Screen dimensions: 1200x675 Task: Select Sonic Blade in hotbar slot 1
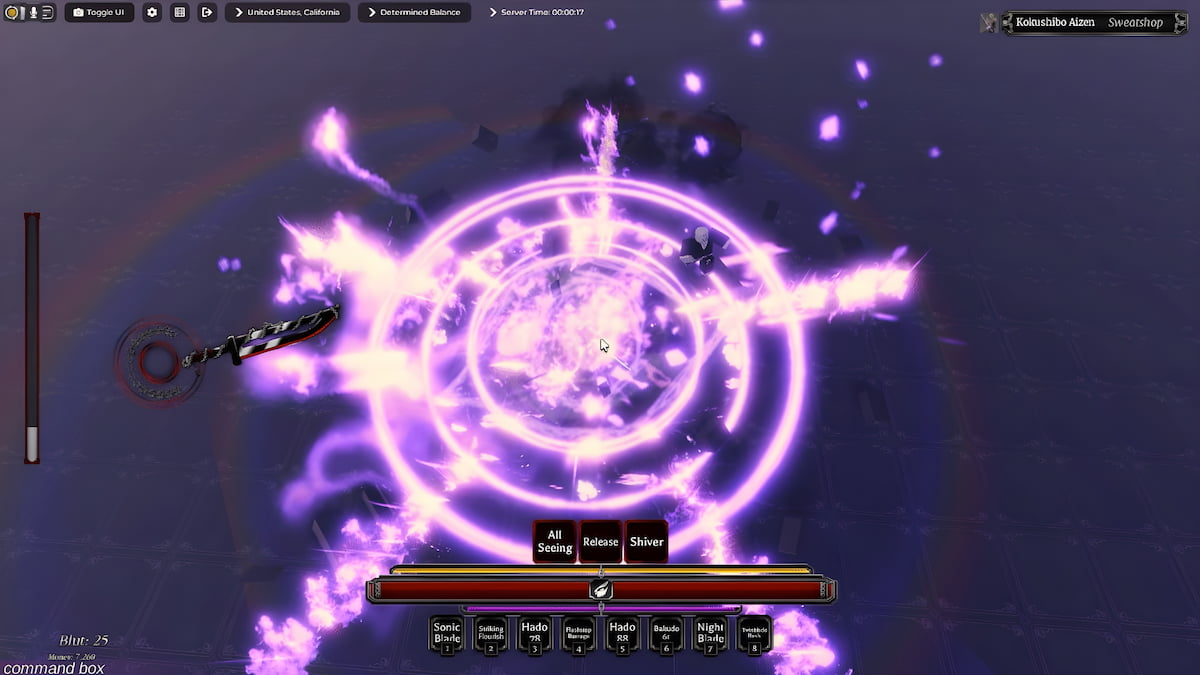click(447, 634)
